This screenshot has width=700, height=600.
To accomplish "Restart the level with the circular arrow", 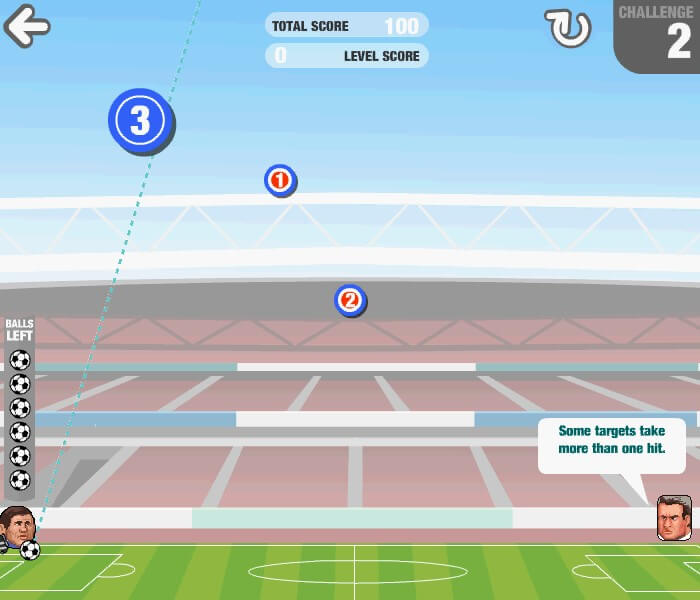I will [567, 28].
